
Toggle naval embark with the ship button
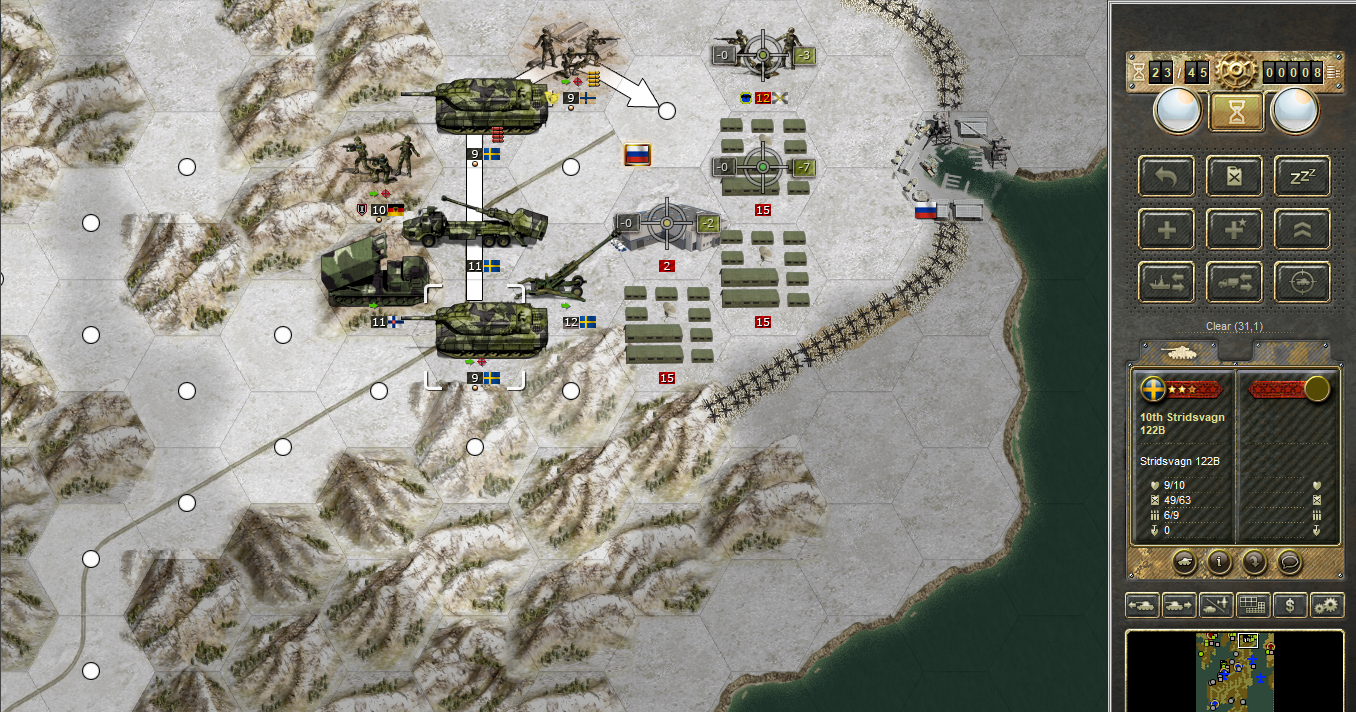[x=1166, y=283]
